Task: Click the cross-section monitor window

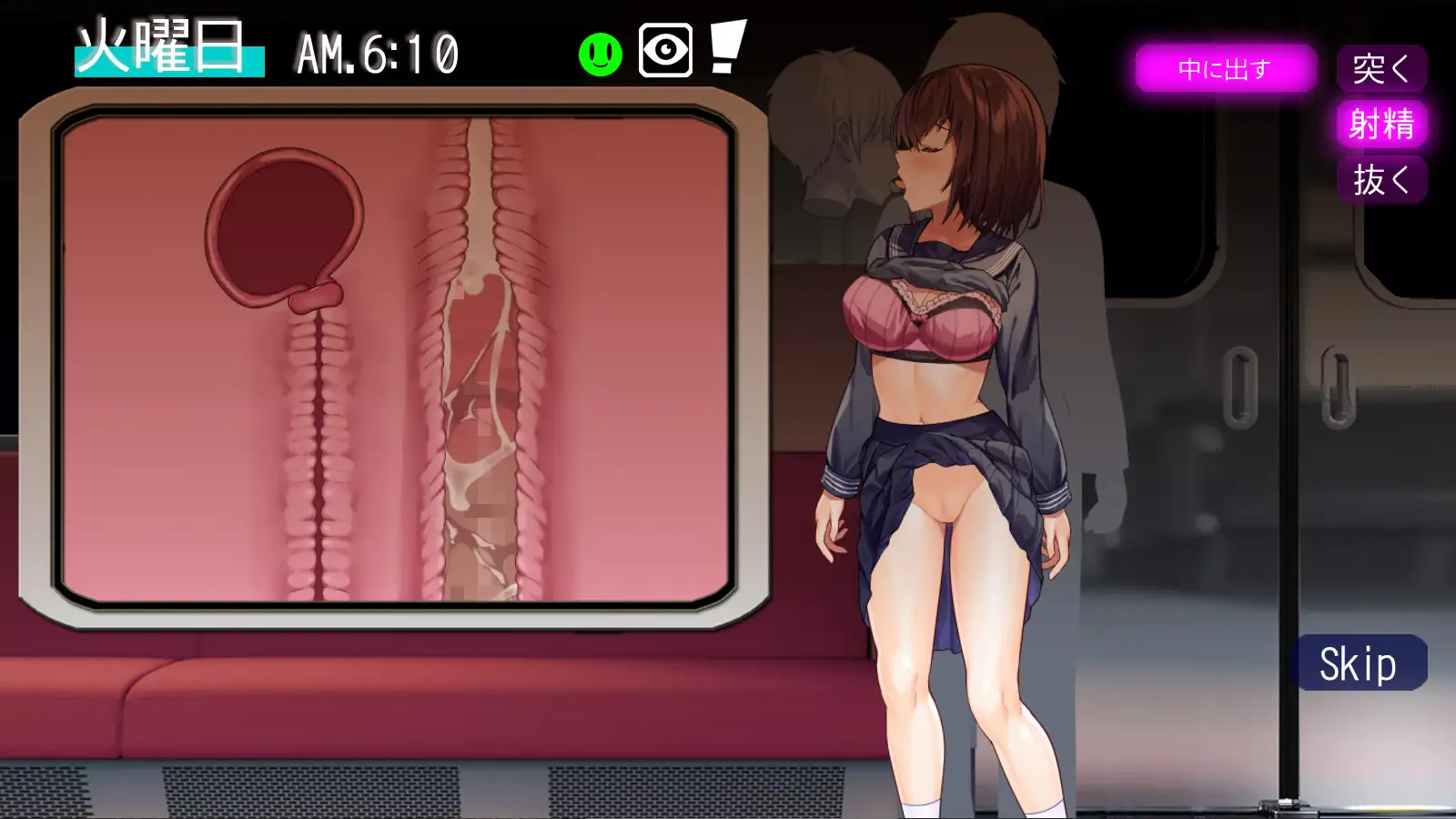Action: click(391, 364)
